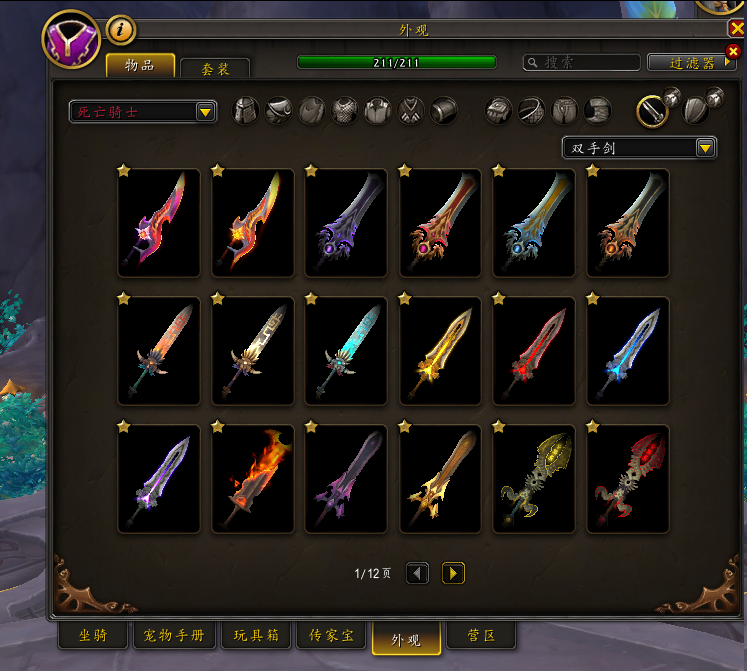Open the 玩具箱 (Toy Box) tab
Image resolution: width=747 pixels, height=671 pixels.
coord(256,636)
